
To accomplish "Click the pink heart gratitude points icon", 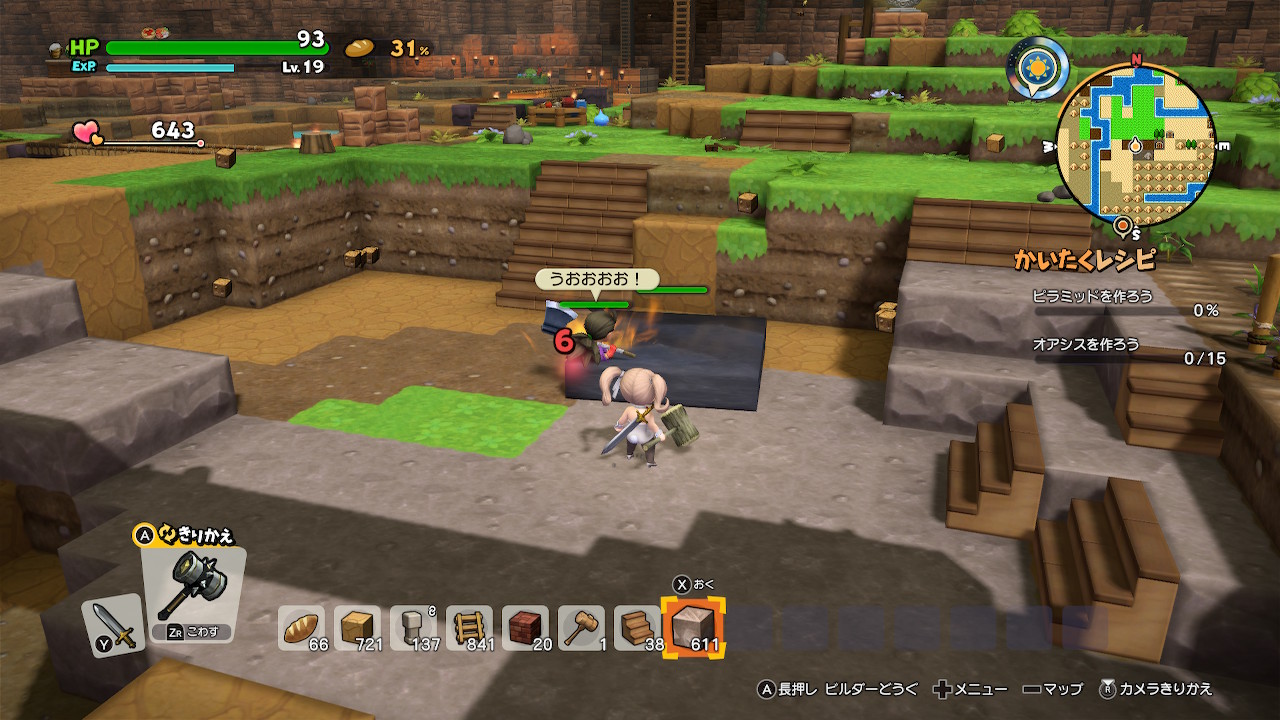I will pyautogui.click(x=87, y=132).
